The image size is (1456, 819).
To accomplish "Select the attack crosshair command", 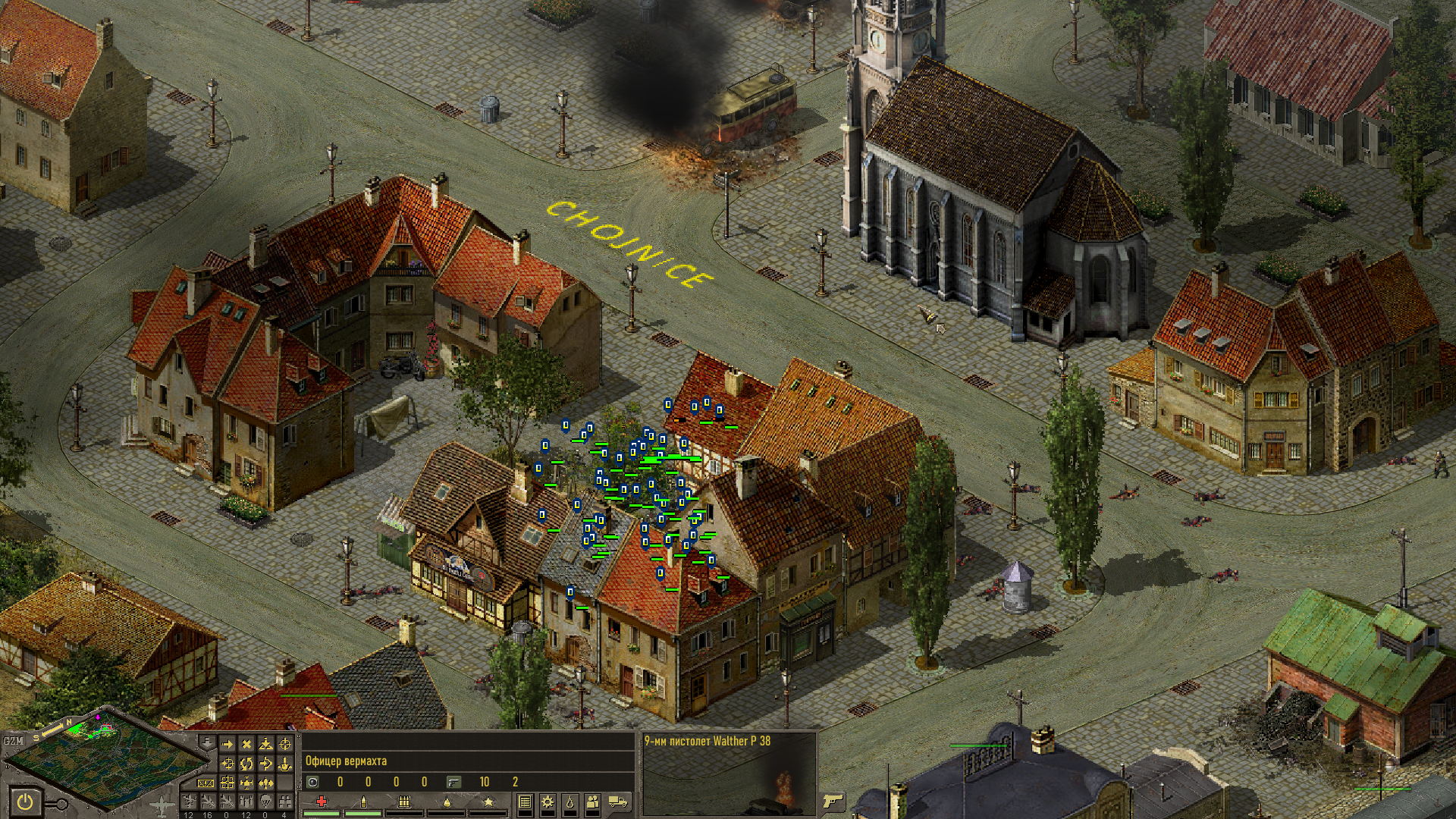I will coord(285,745).
